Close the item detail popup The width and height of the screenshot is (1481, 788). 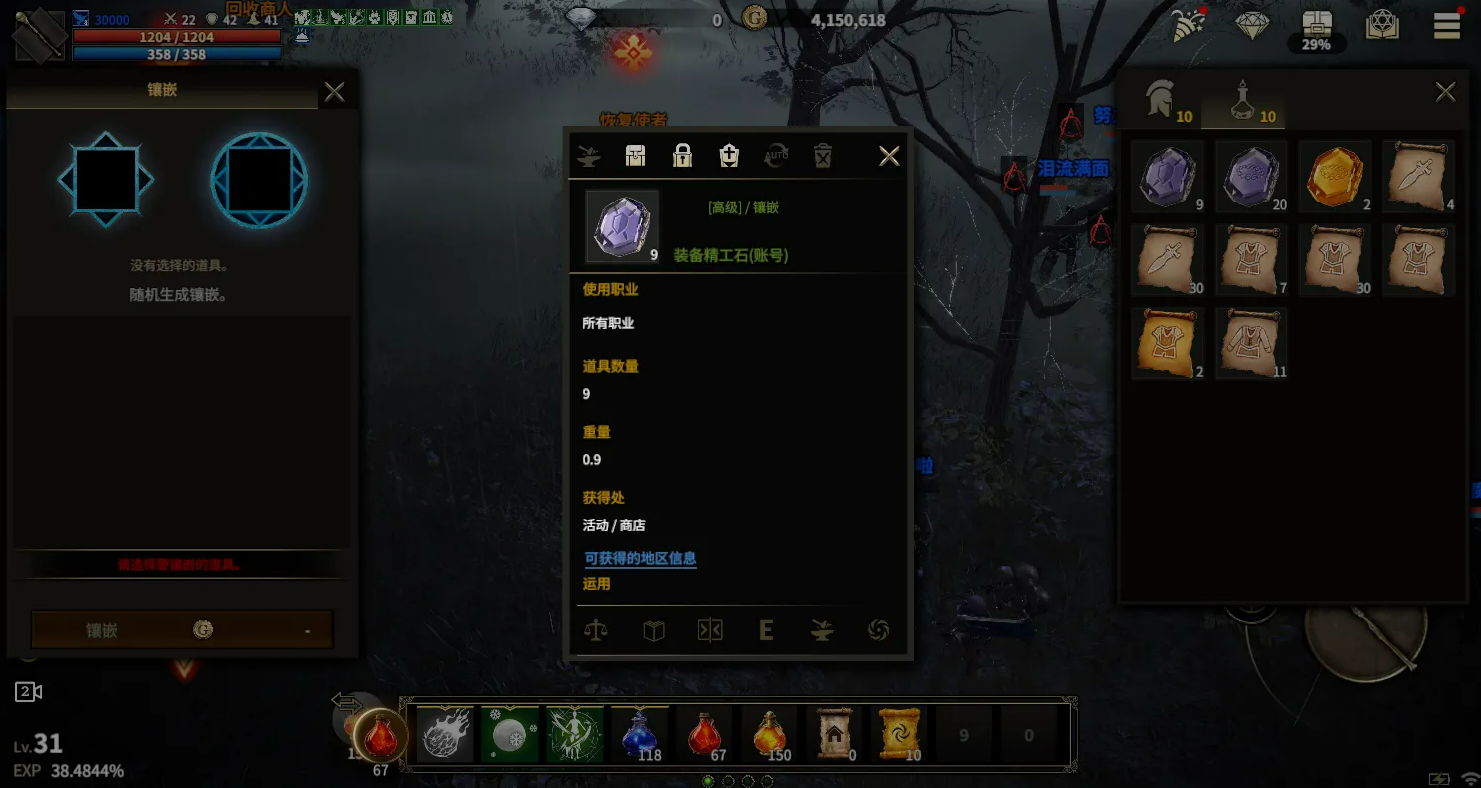pyautogui.click(x=888, y=156)
